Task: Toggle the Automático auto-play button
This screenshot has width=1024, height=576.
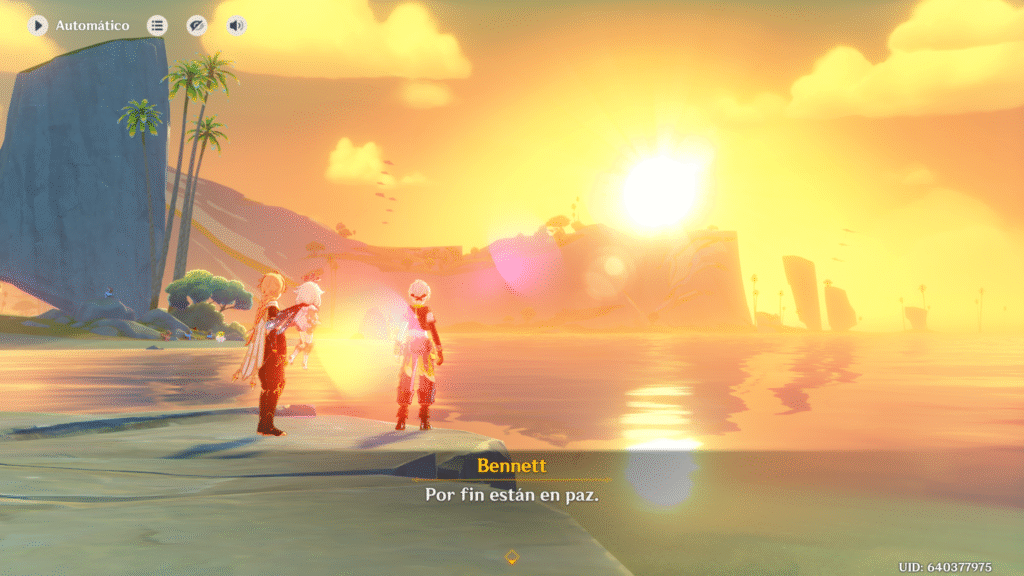Action: [38, 25]
